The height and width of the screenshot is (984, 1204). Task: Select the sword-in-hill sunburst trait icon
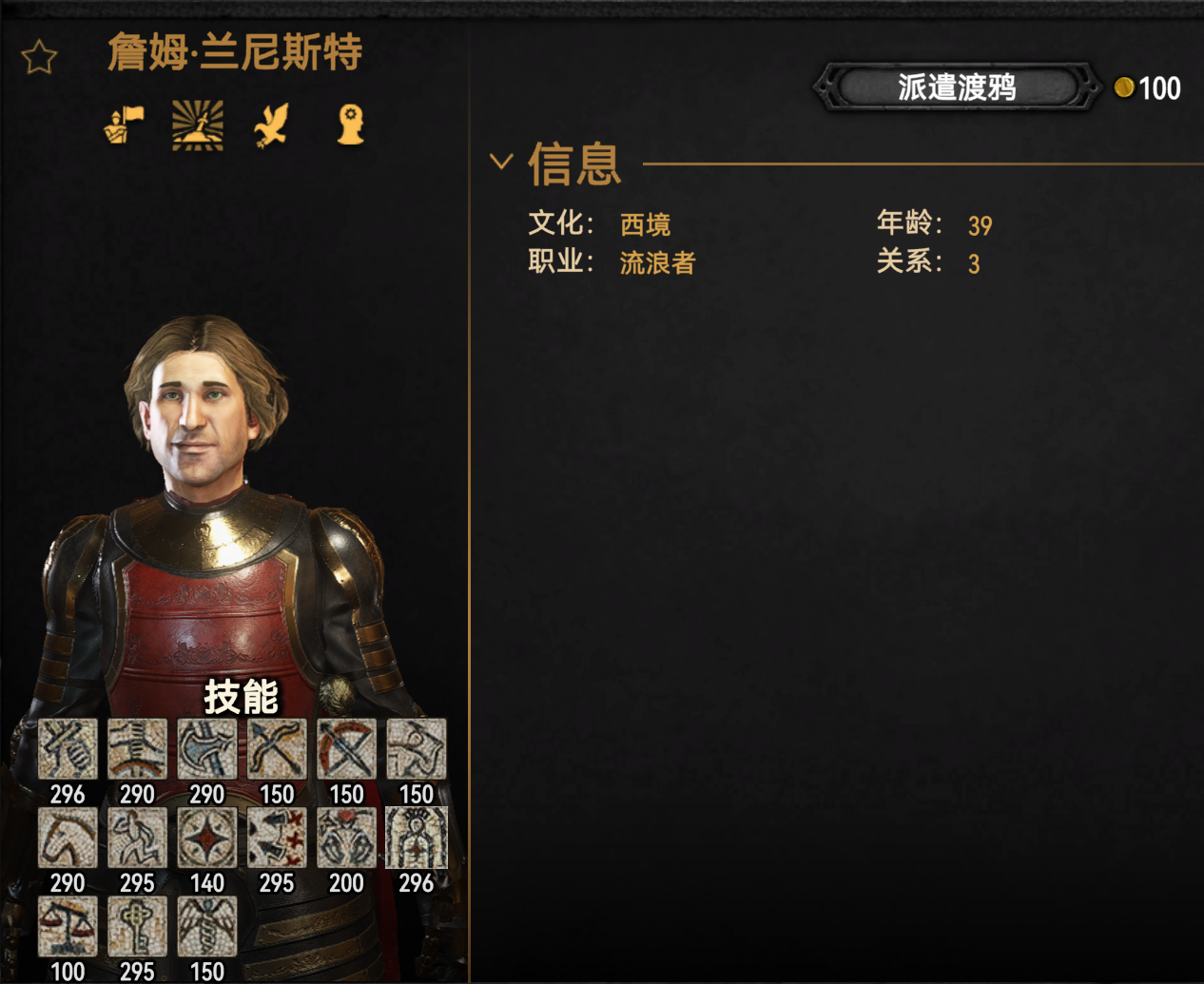point(198,125)
